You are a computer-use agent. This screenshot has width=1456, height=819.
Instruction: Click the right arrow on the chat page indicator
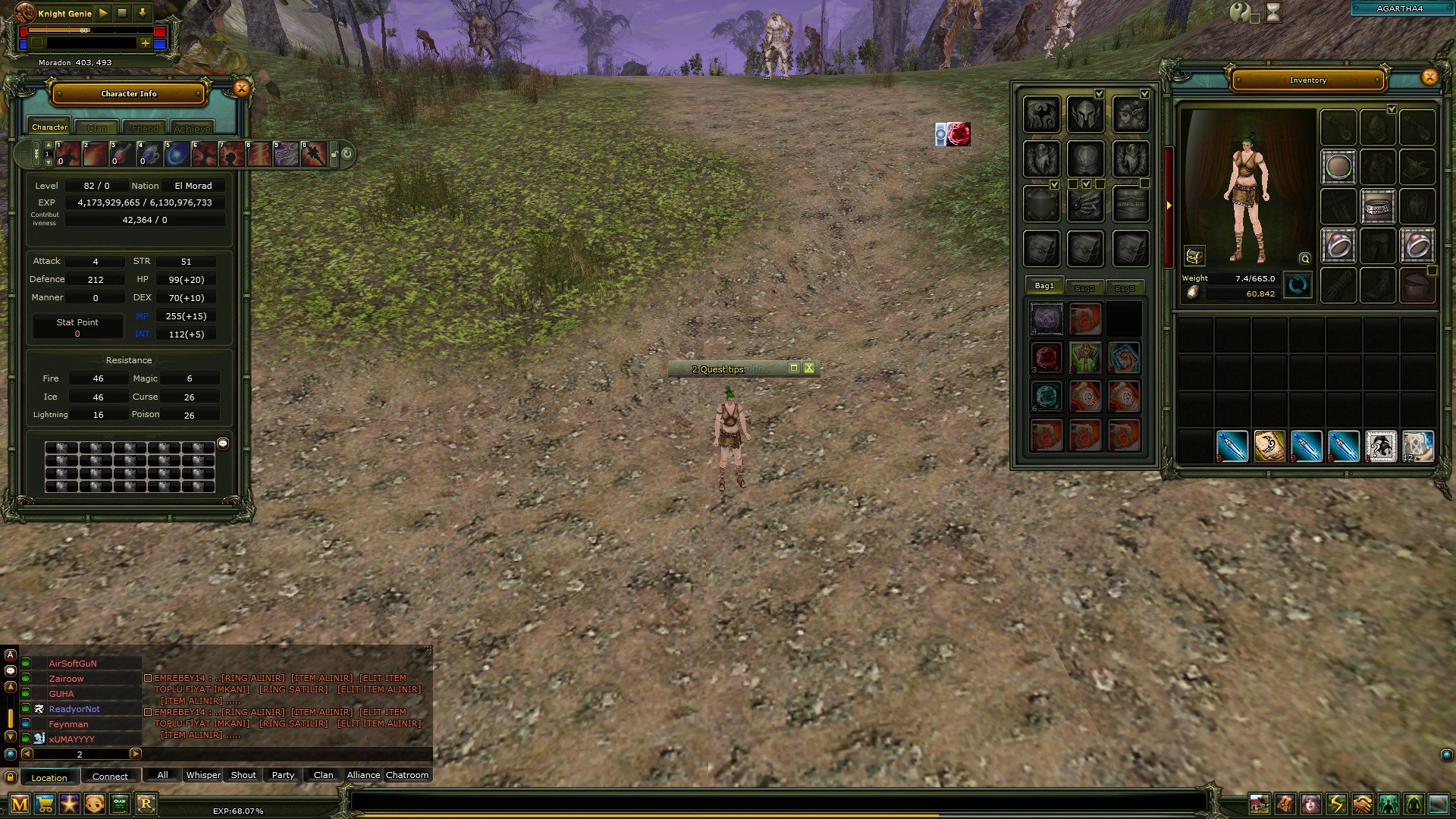tap(137, 755)
